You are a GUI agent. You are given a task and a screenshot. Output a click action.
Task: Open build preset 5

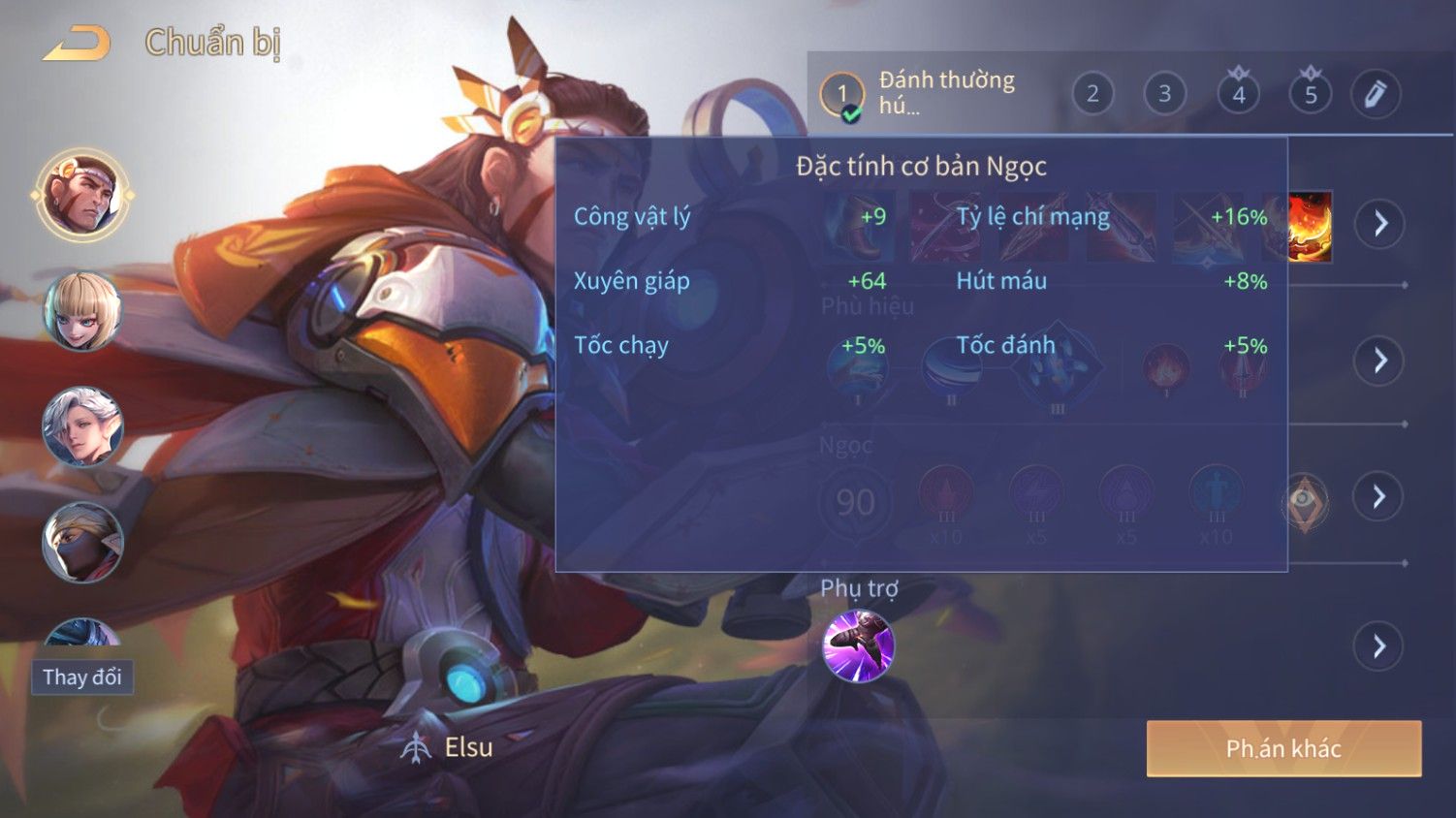[1310, 94]
